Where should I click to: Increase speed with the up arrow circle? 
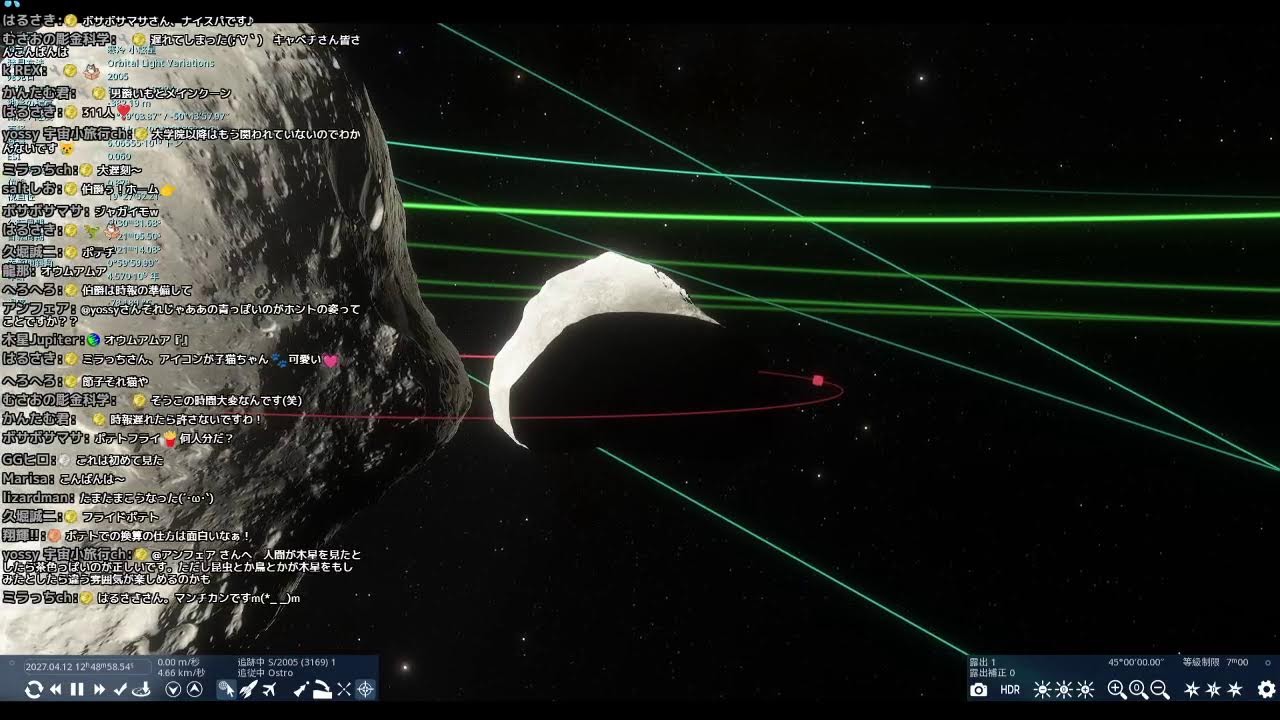pyautogui.click(x=195, y=689)
